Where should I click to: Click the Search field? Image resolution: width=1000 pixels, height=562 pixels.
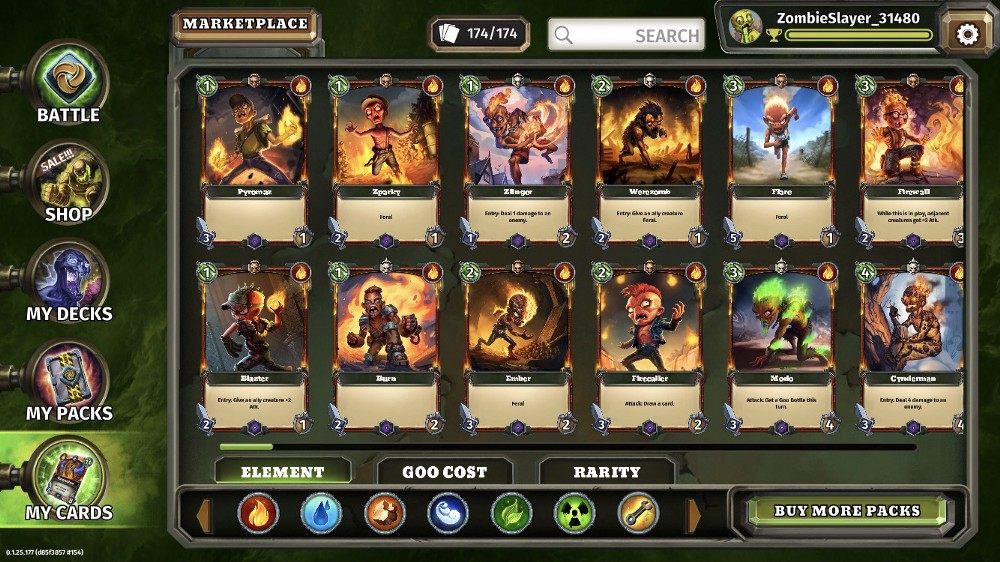click(626, 35)
